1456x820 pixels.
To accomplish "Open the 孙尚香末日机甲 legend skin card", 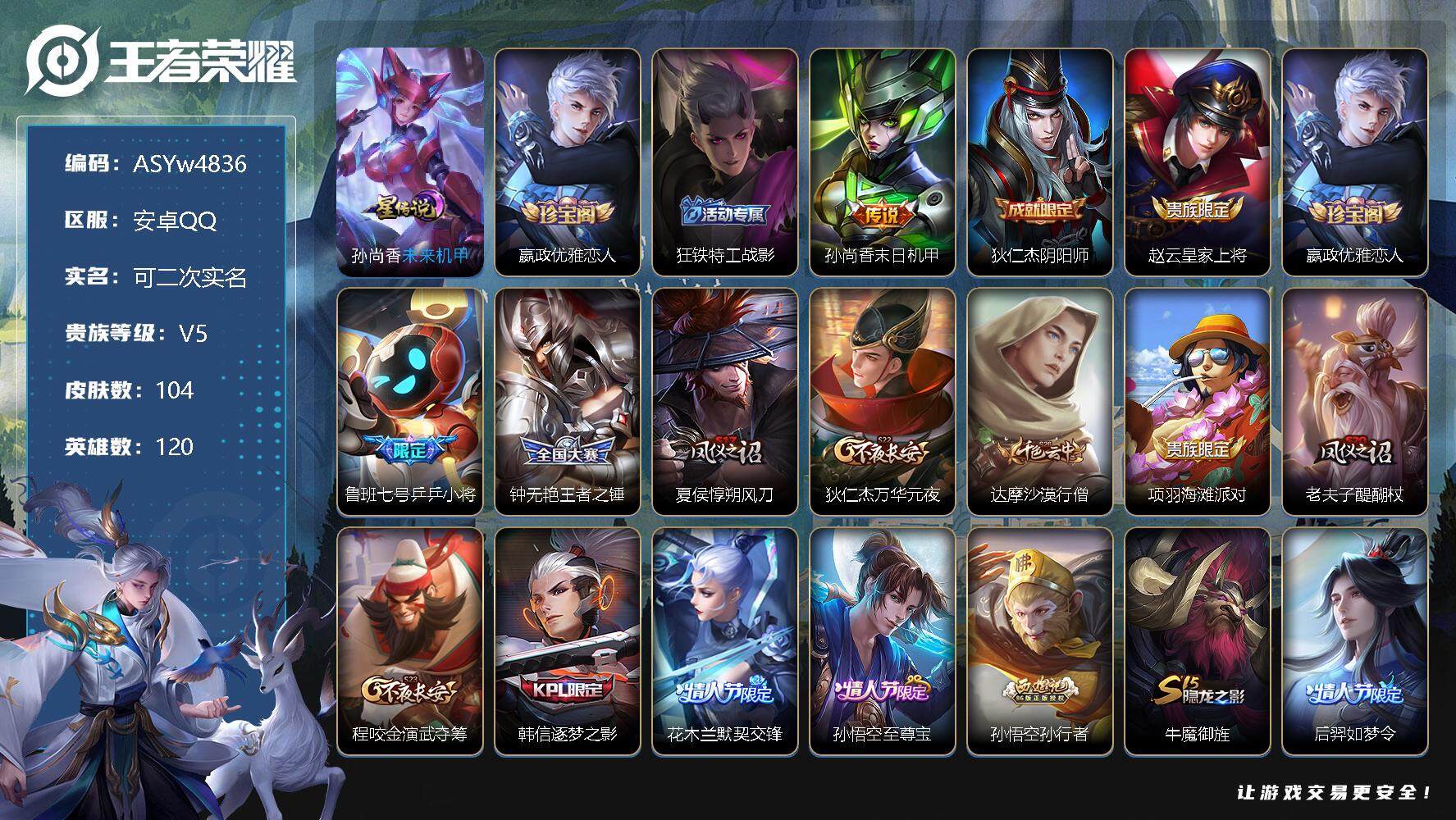I will pos(883,162).
